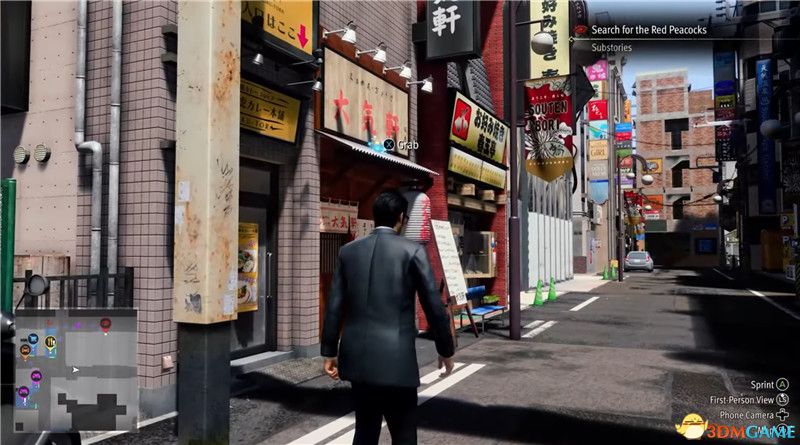
Task: Click the red objective marker on the minimap
Action: [x=105, y=323]
